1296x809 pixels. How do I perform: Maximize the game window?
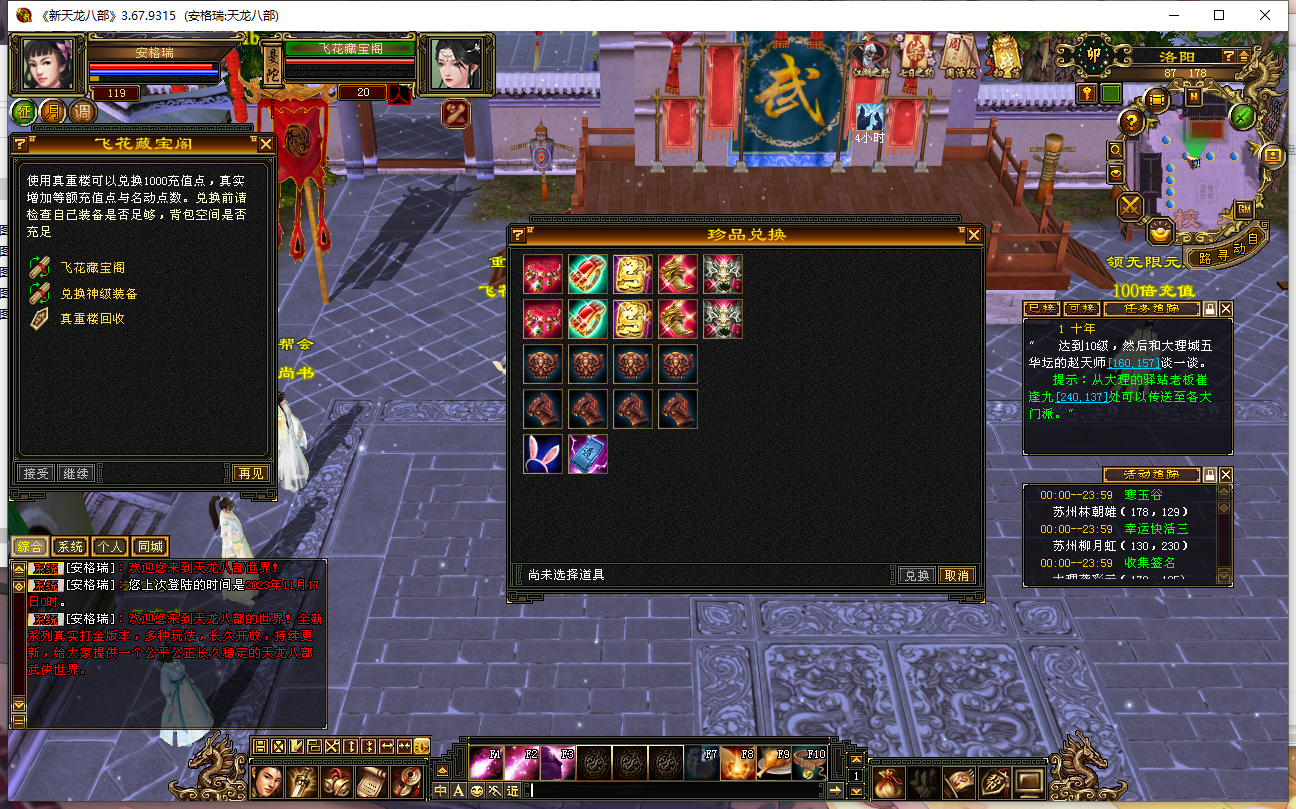coord(1219,15)
